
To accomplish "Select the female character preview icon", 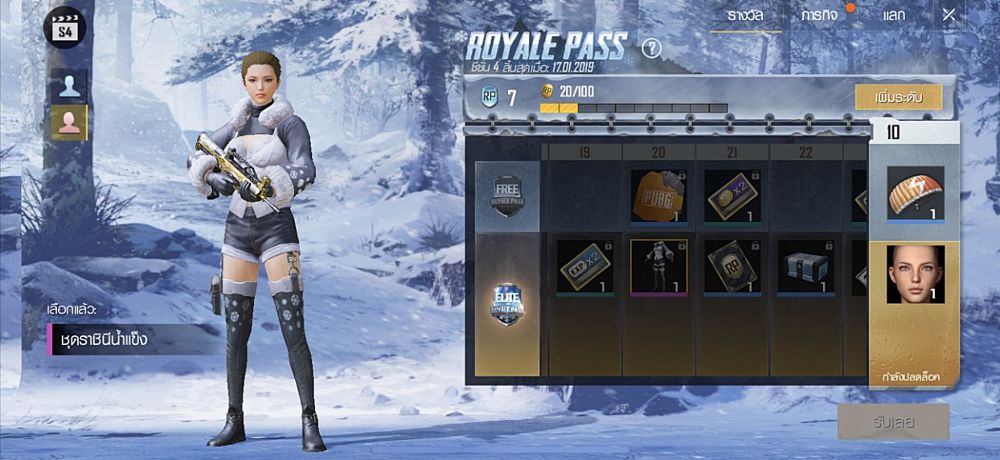I will pos(69,122).
